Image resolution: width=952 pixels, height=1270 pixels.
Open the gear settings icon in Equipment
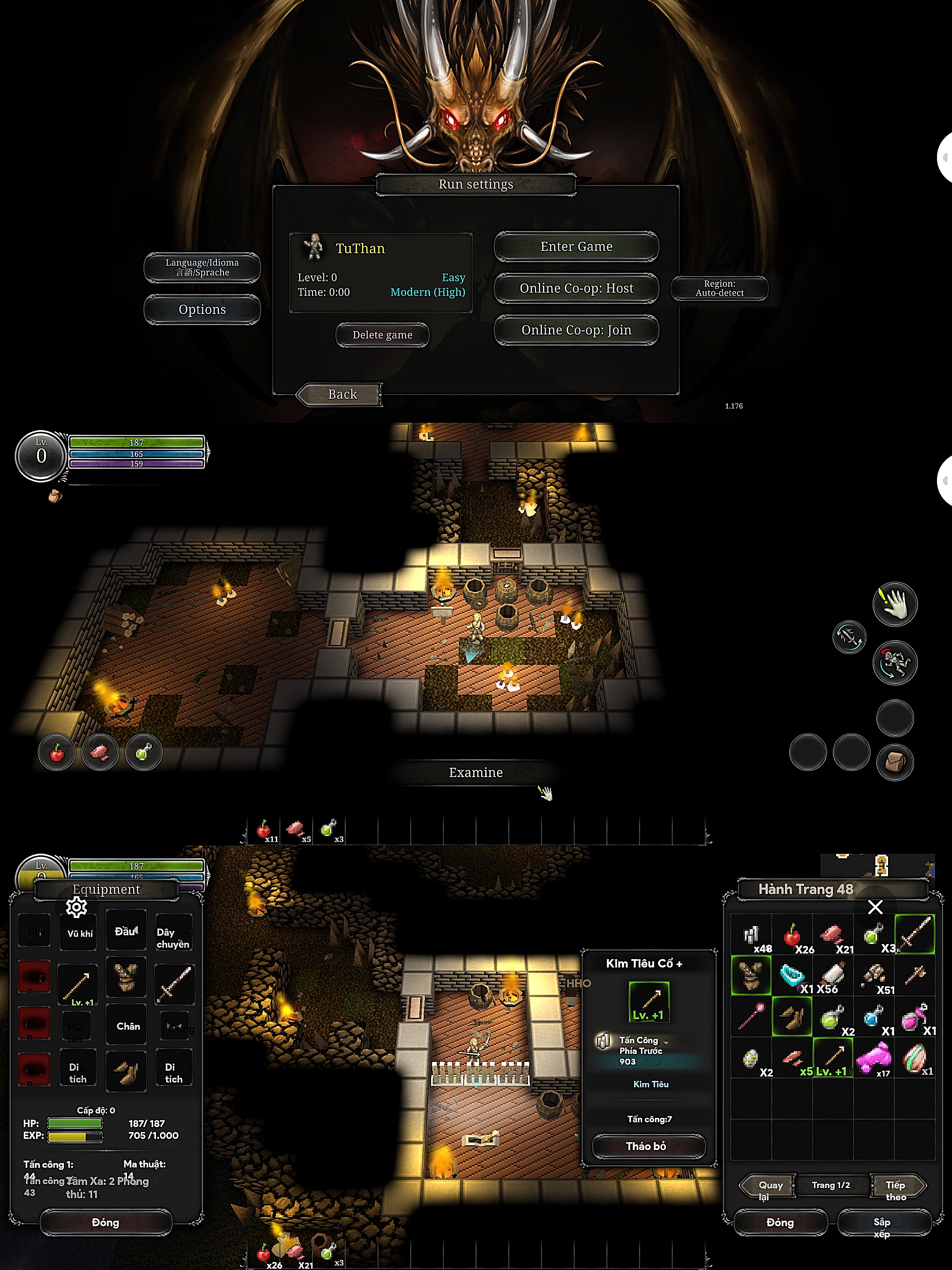click(76, 907)
